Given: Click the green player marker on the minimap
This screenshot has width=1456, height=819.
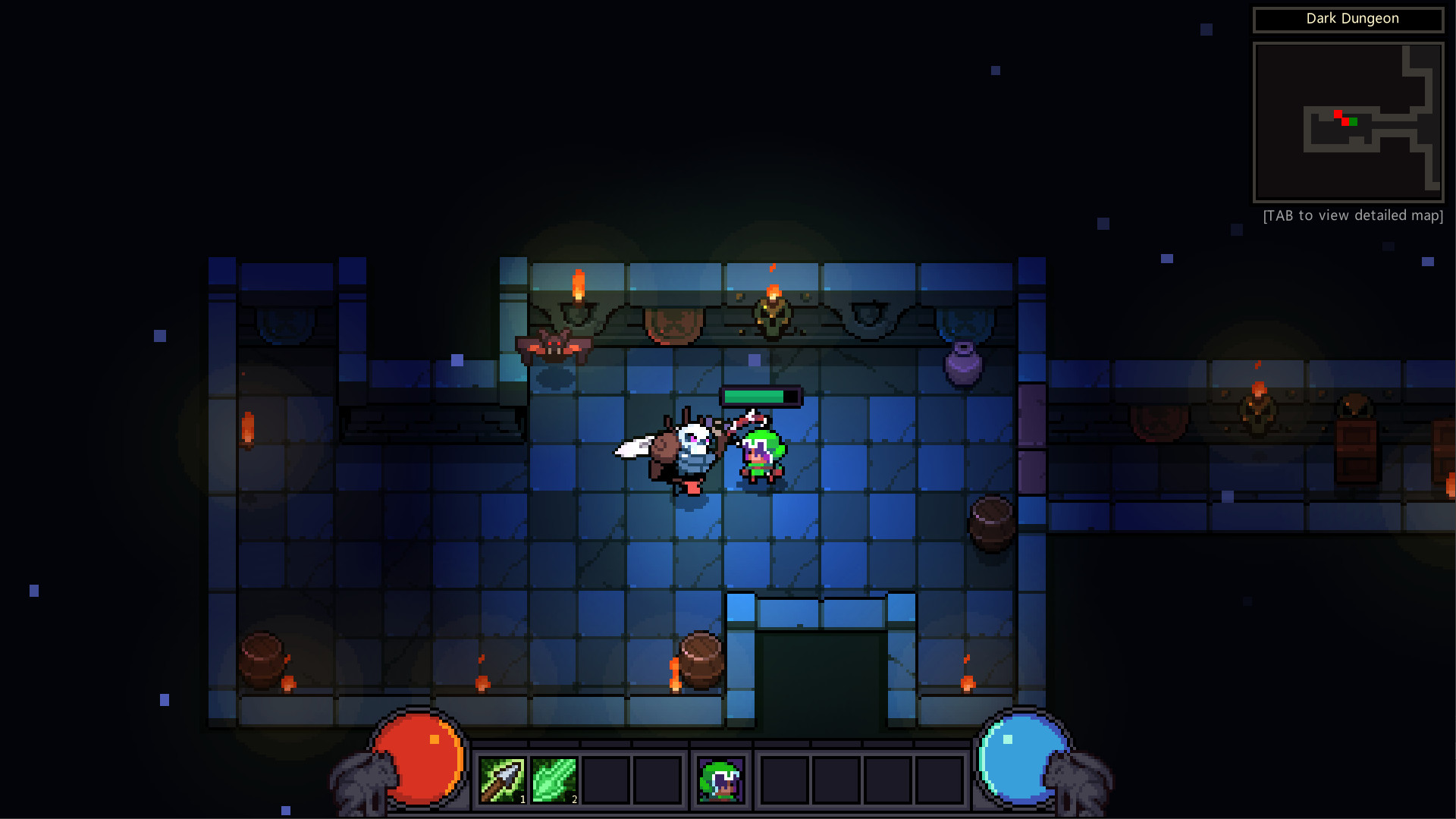Looking at the screenshot, I should [1354, 121].
